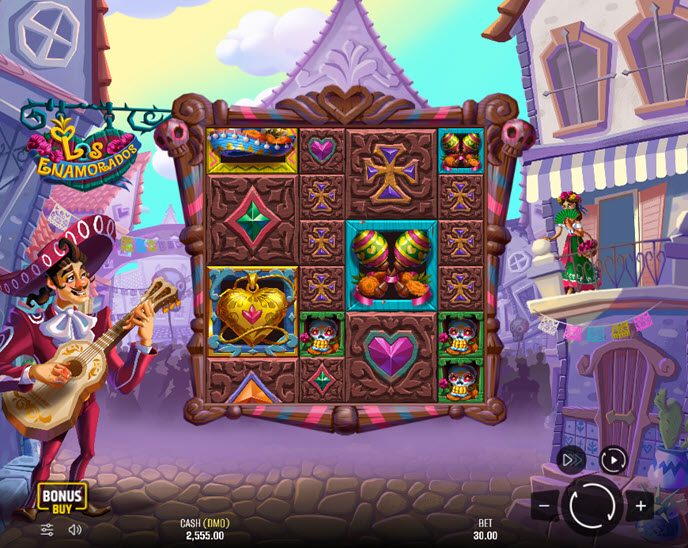
Task: Toggle sound with the speaker icon
Action: (75, 529)
